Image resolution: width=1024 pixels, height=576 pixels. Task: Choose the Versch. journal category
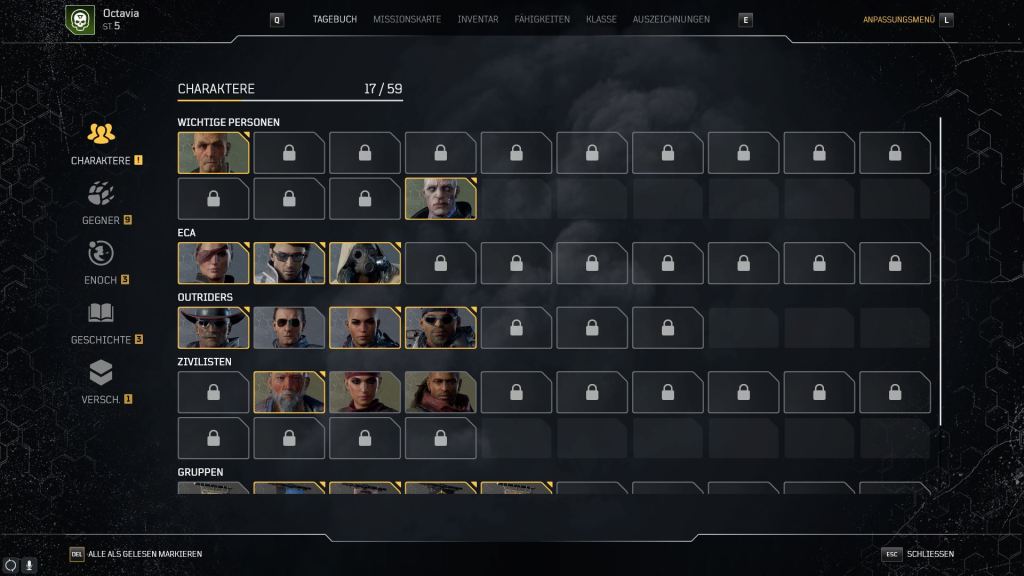point(101,383)
